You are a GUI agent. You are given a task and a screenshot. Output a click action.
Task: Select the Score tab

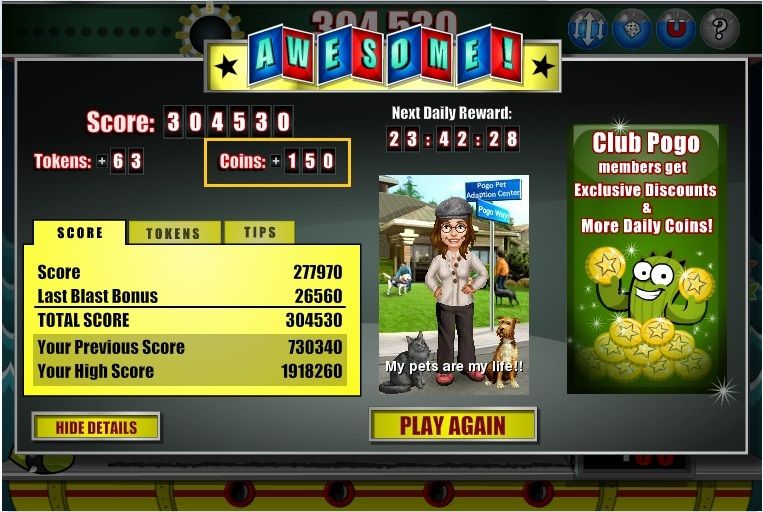(x=80, y=232)
